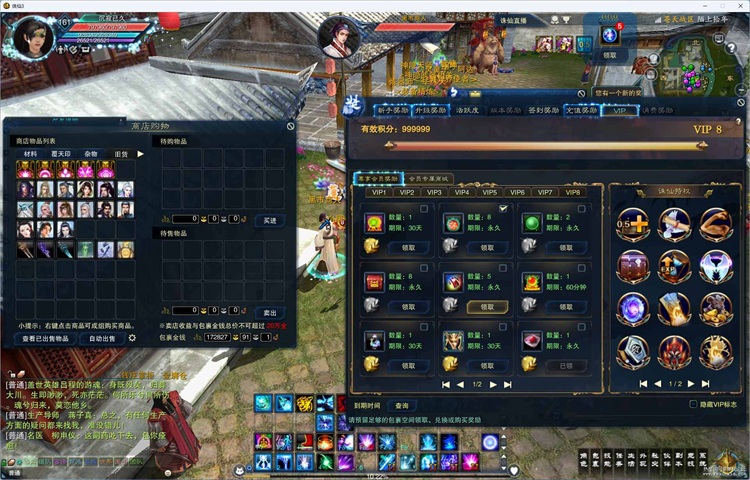Open the 会员专属商城 sub-tab
Viewport: 750px width, 480px height.
429,178
